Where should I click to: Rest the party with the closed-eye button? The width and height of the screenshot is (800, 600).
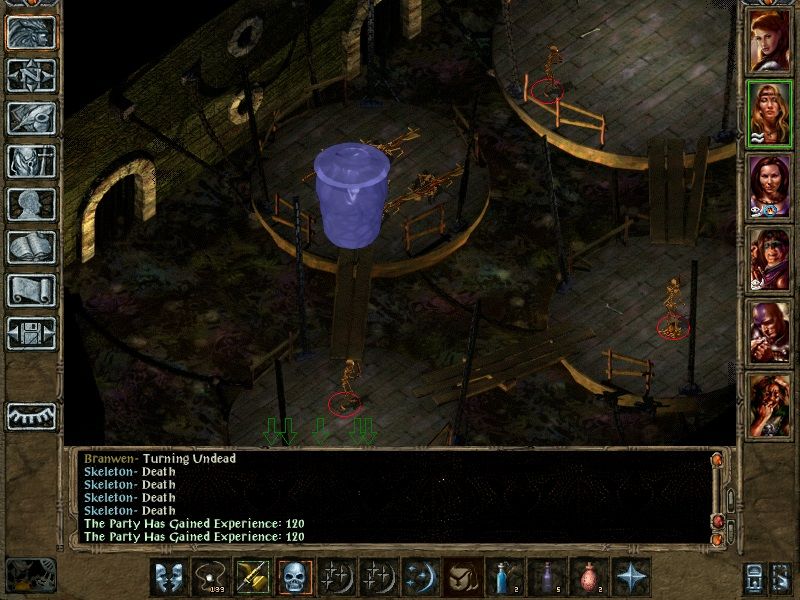[x=31, y=415]
